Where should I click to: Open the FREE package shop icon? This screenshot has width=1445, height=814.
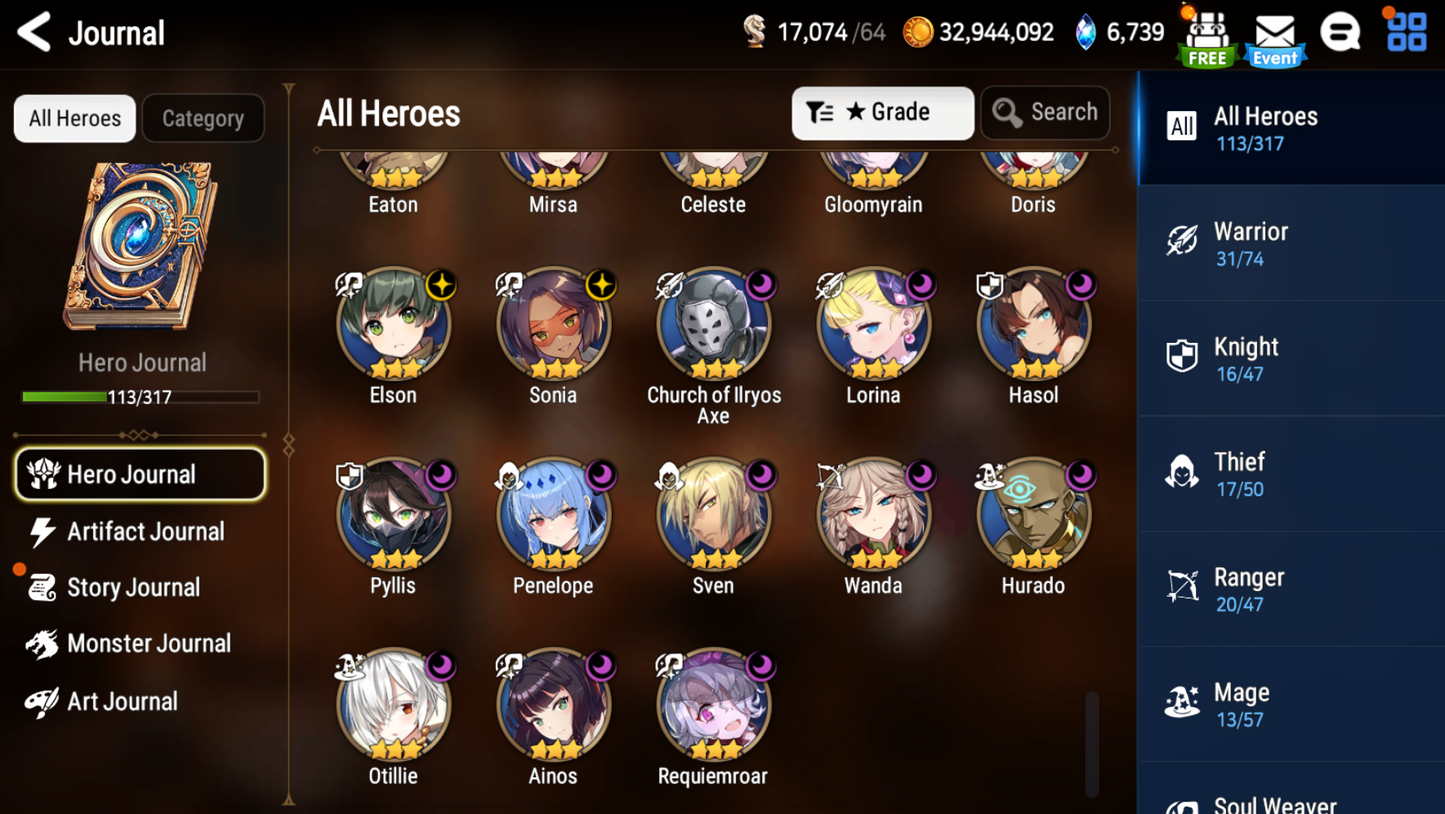click(1206, 33)
